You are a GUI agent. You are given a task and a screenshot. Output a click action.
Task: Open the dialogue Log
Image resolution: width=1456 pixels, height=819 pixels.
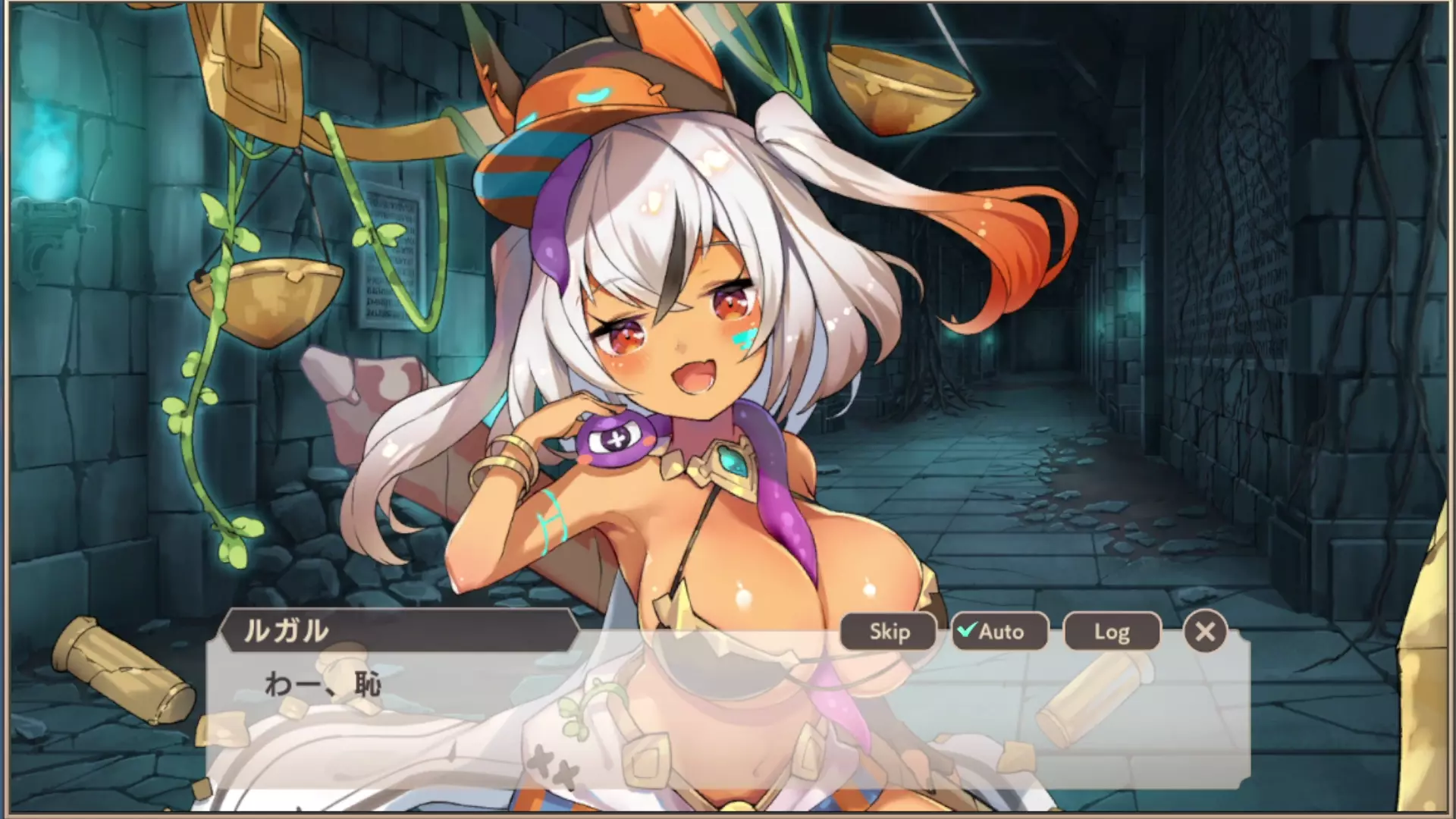[x=1112, y=632]
